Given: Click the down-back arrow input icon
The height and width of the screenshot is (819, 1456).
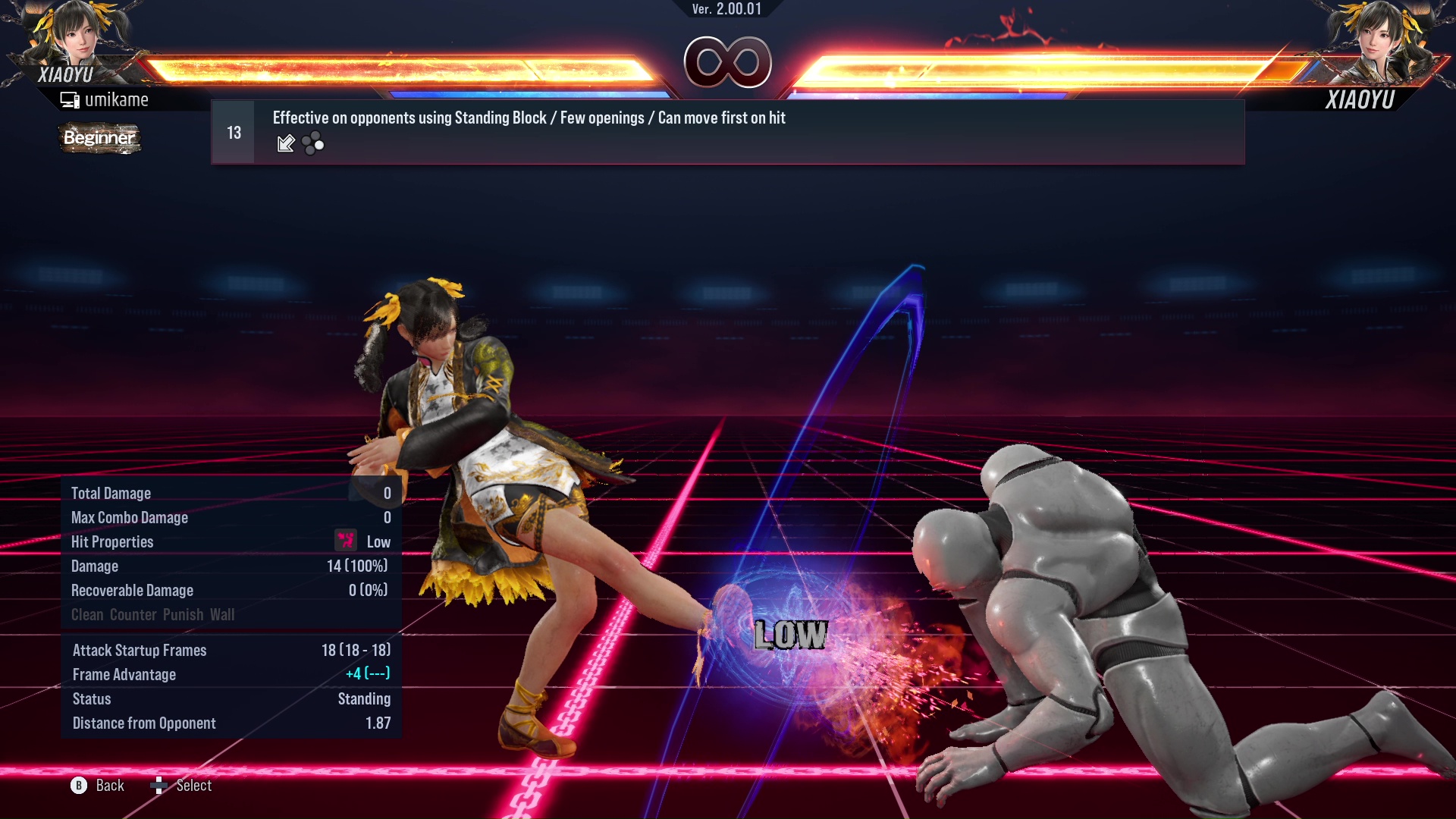Looking at the screenshot, I should click(285, 143).
